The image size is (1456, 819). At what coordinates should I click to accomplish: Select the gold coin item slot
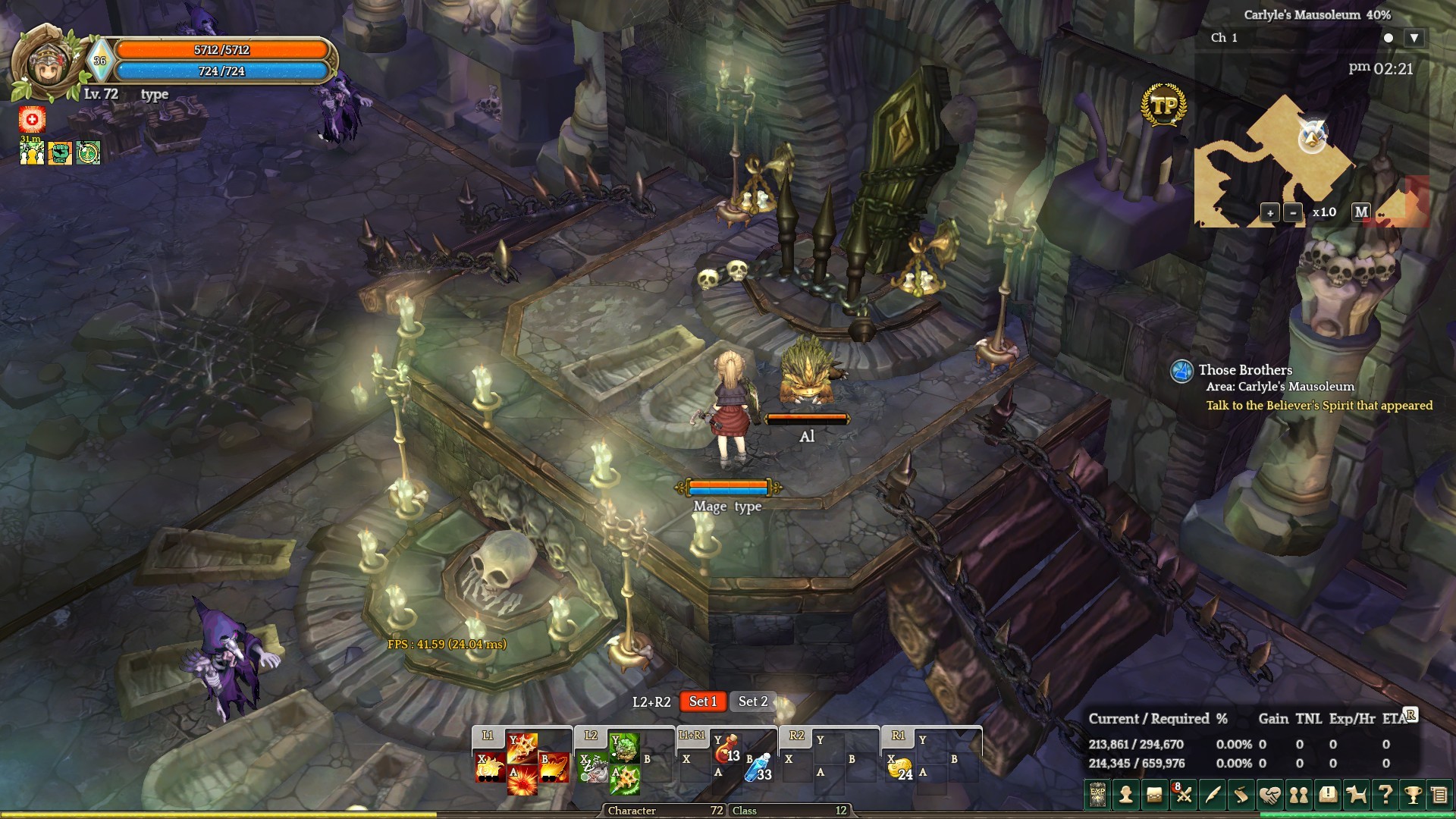900,768
